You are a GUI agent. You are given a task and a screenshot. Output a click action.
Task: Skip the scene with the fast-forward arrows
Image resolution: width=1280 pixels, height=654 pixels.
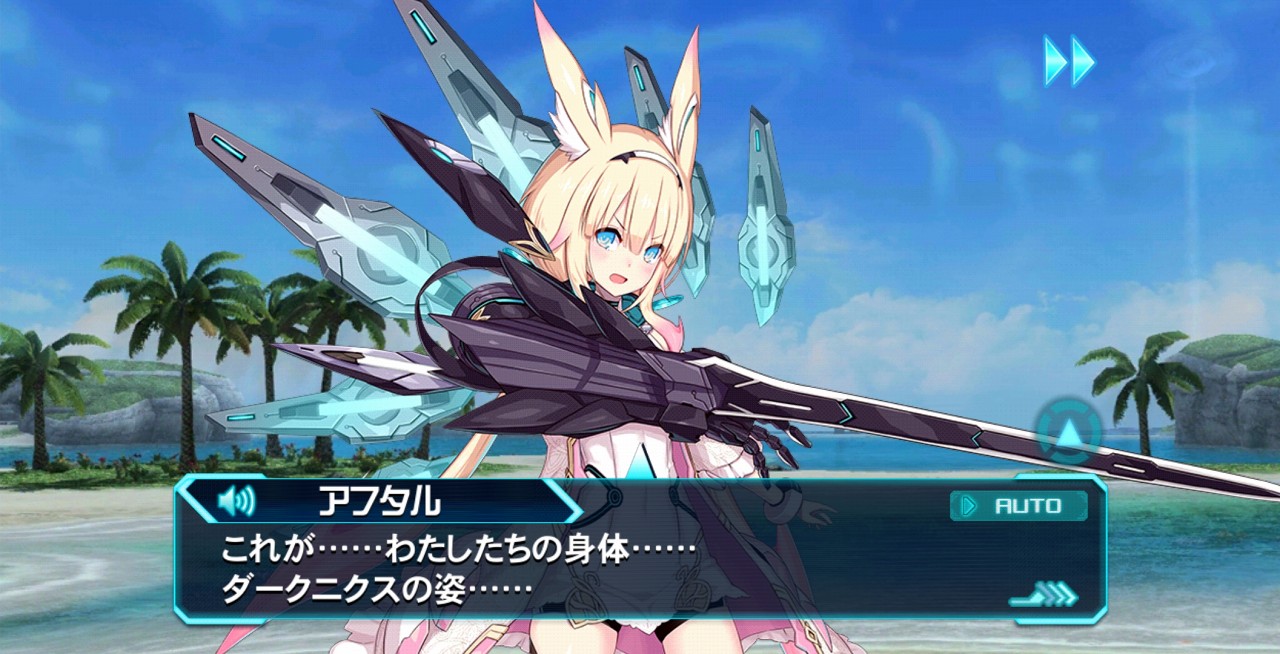(1069, 61)
